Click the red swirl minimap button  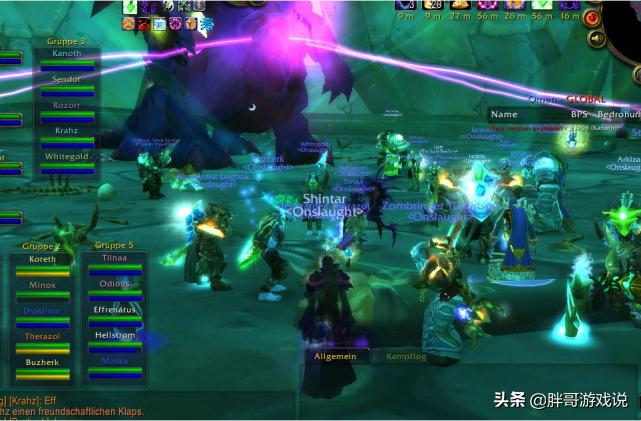(x=593, y=17)
